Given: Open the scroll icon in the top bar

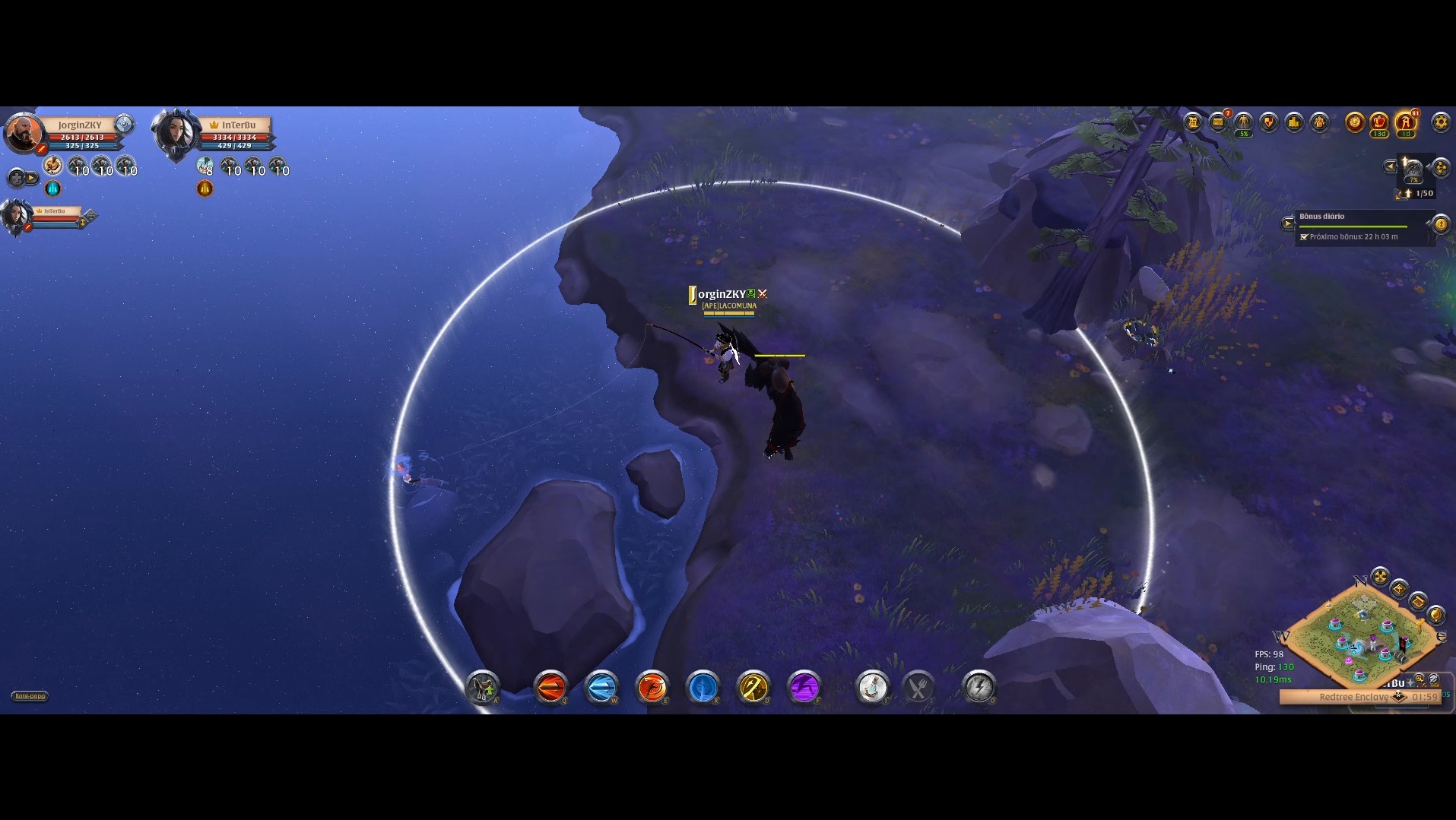Looking at the screenshot, I should point(1193,122).
